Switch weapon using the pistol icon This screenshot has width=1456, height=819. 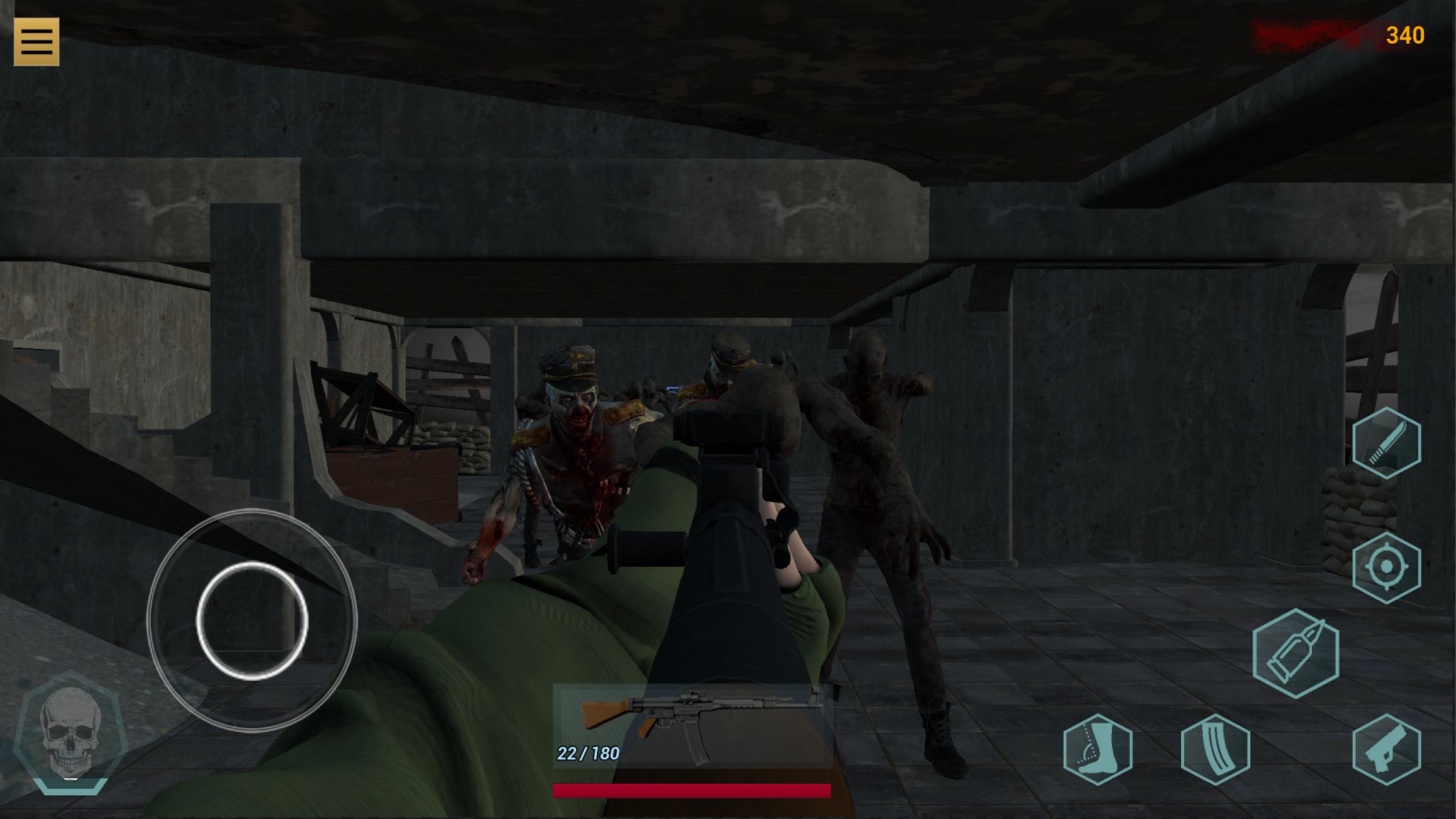click(1386, 749)
